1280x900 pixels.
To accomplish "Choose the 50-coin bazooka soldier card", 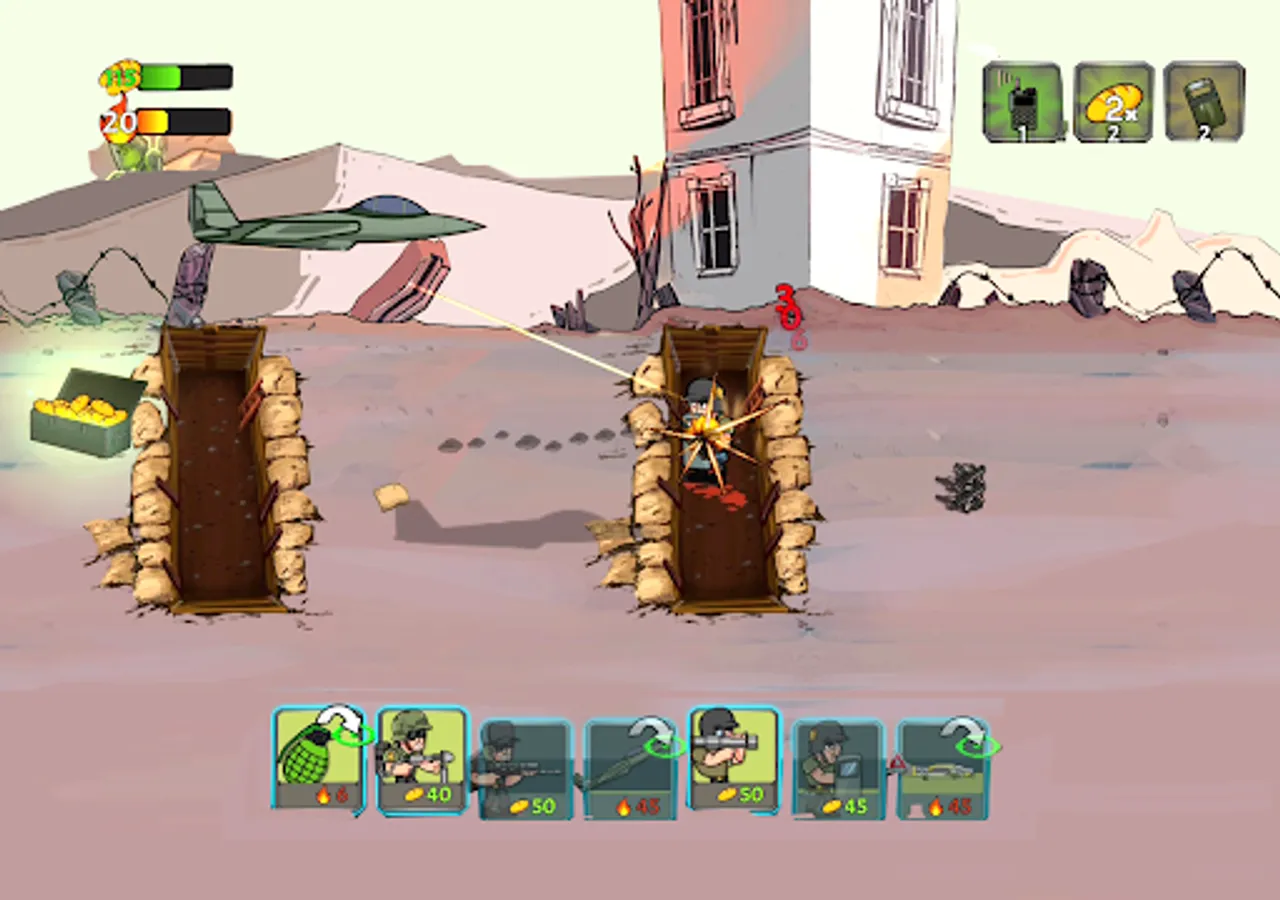I will pos(733,760).
